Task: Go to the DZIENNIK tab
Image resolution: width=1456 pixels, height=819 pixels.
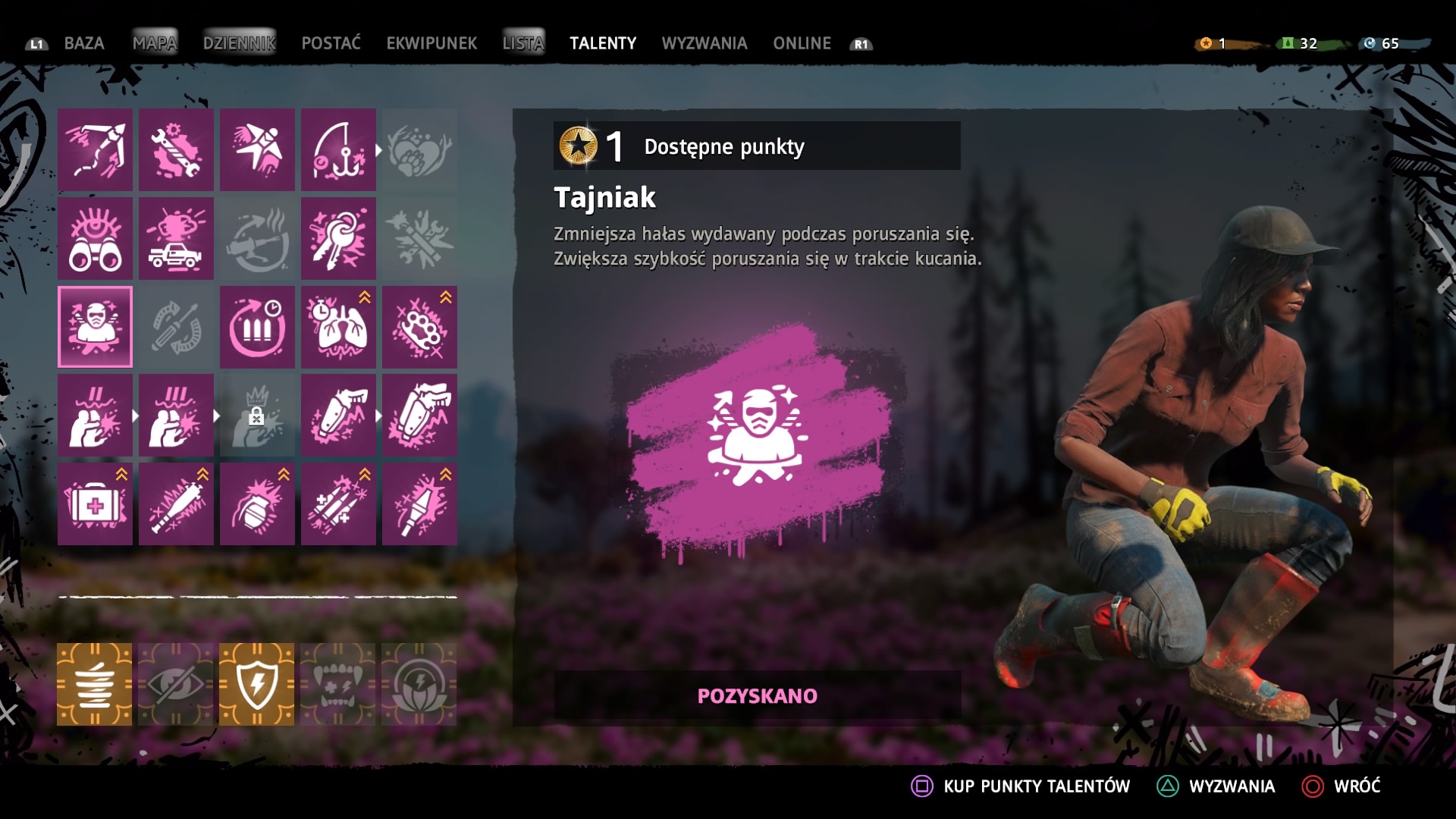Action: point(239,43)
